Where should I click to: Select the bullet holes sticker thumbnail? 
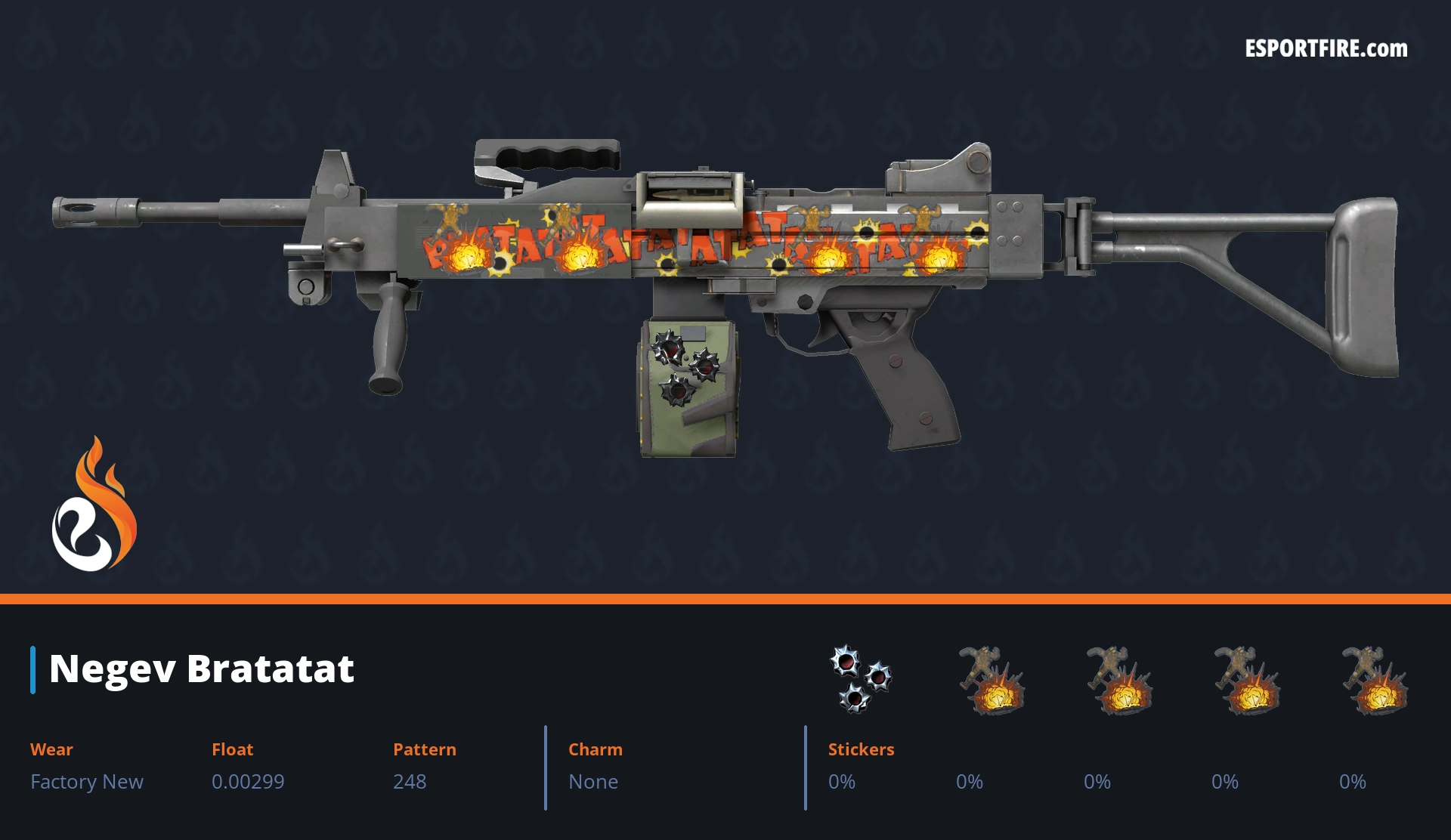click(860, 678)
